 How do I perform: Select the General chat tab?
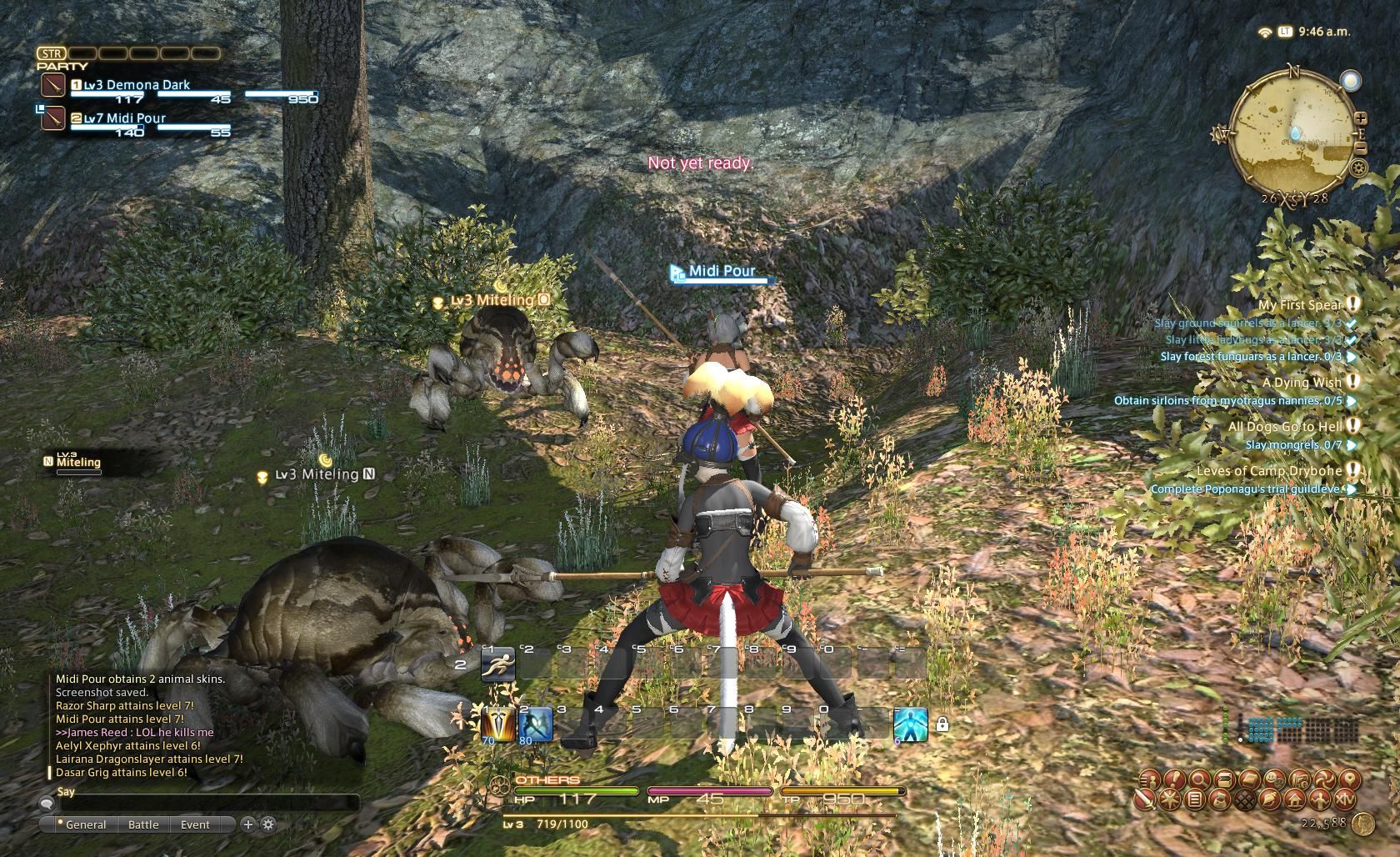pyautogui.click(x=85, y=824)
